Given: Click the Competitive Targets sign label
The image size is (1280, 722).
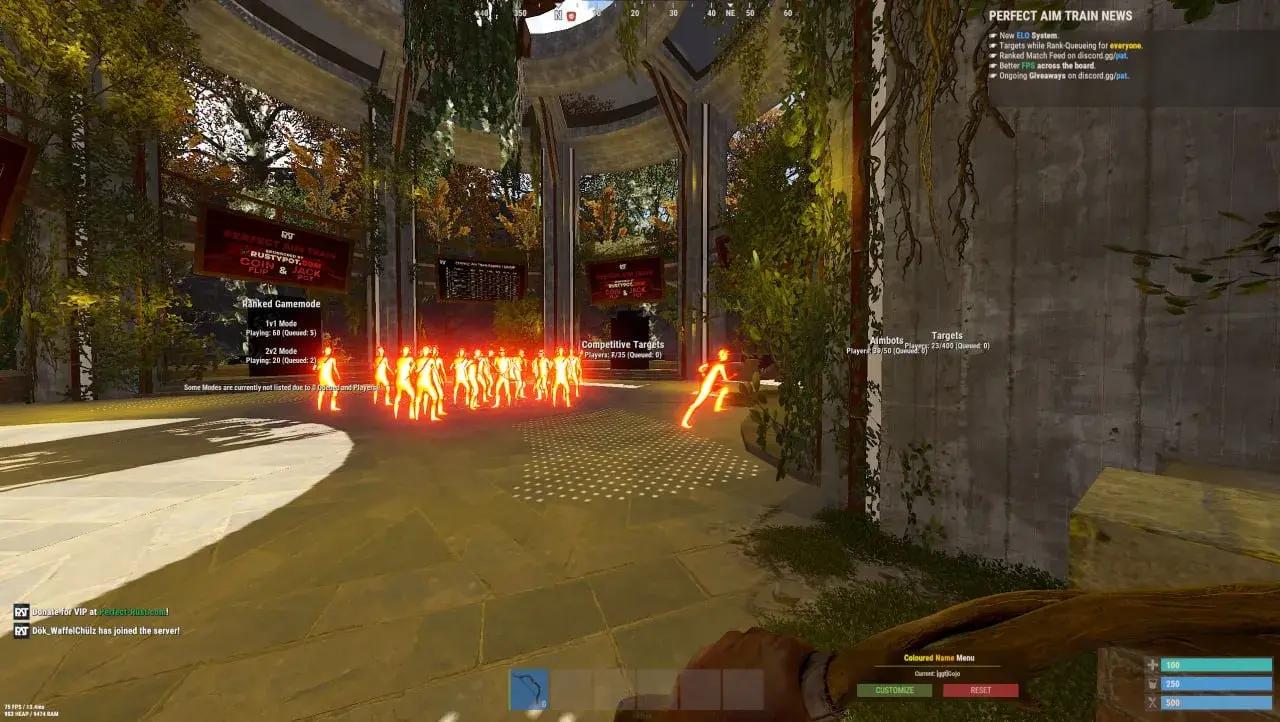Looking at the screenshot, I should (x=621, y=344).
